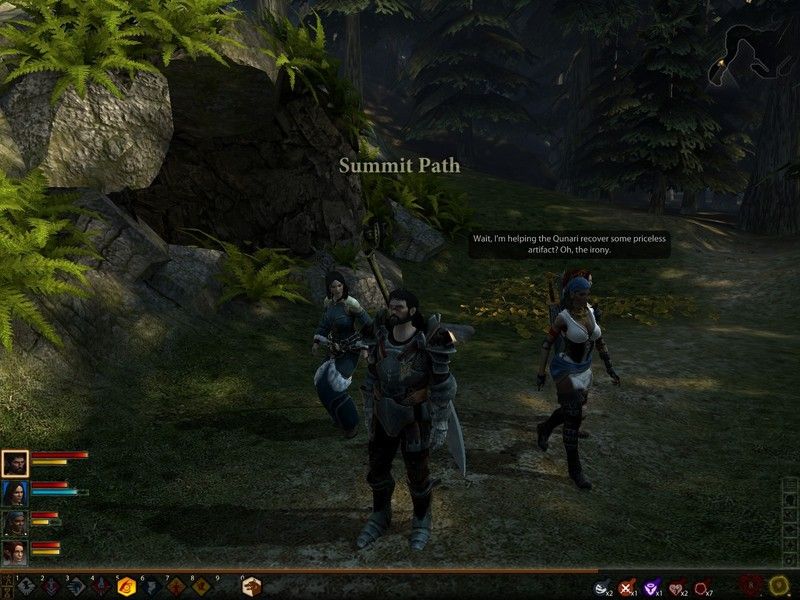The height and width of the screenshot is (600, 800).
Task: Use the white flask potion with two charges
Action: pos(601,588)
